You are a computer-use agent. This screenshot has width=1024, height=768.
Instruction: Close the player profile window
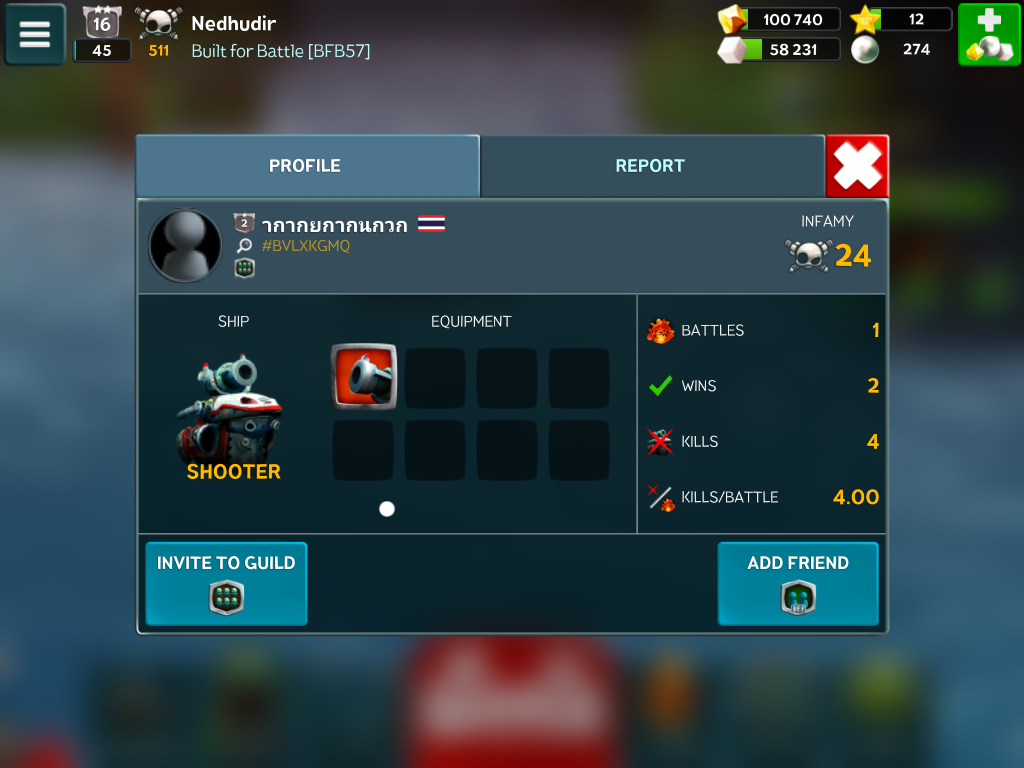(857, 166)
